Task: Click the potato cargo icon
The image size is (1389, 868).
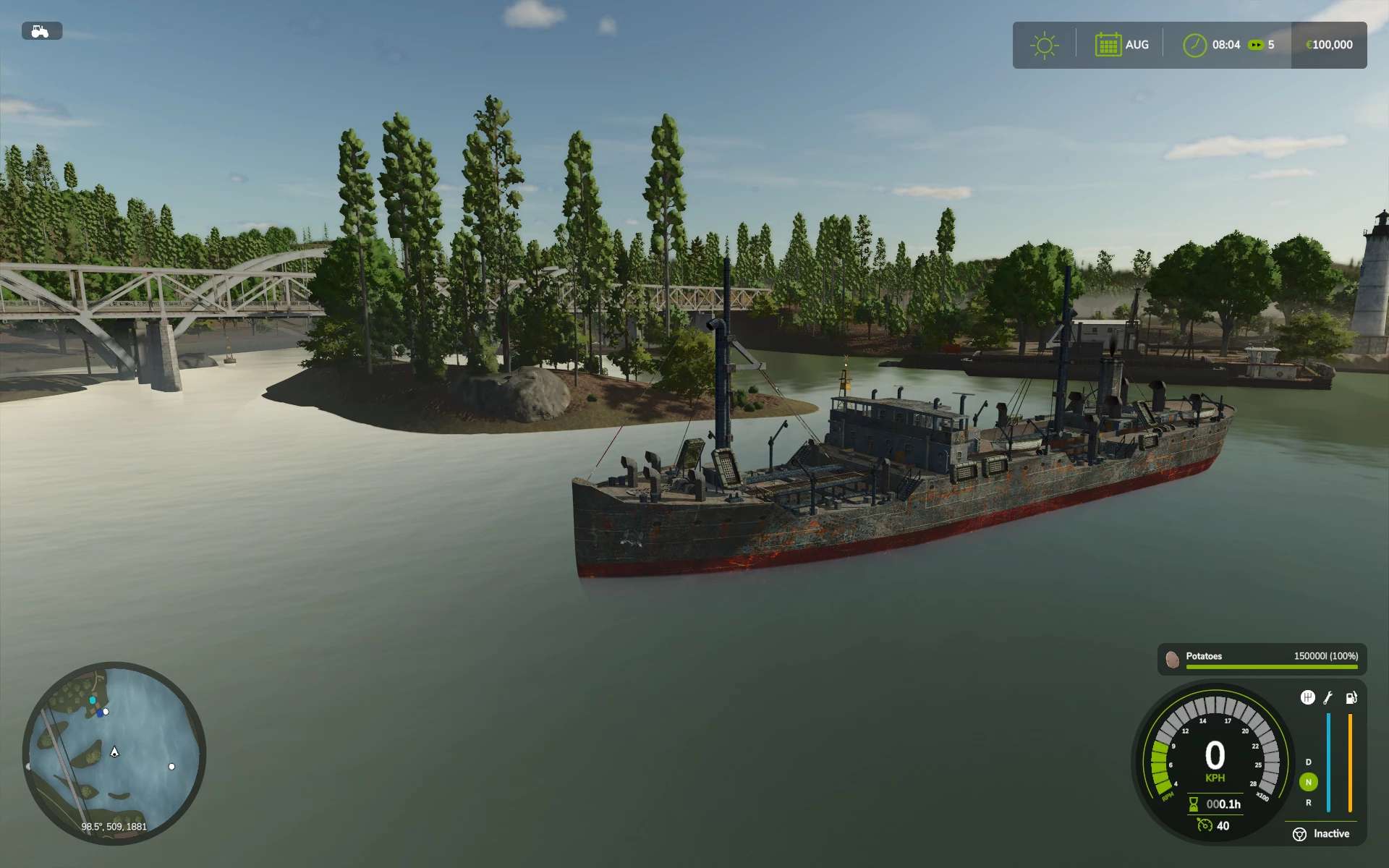Action: pos(1172,659)
